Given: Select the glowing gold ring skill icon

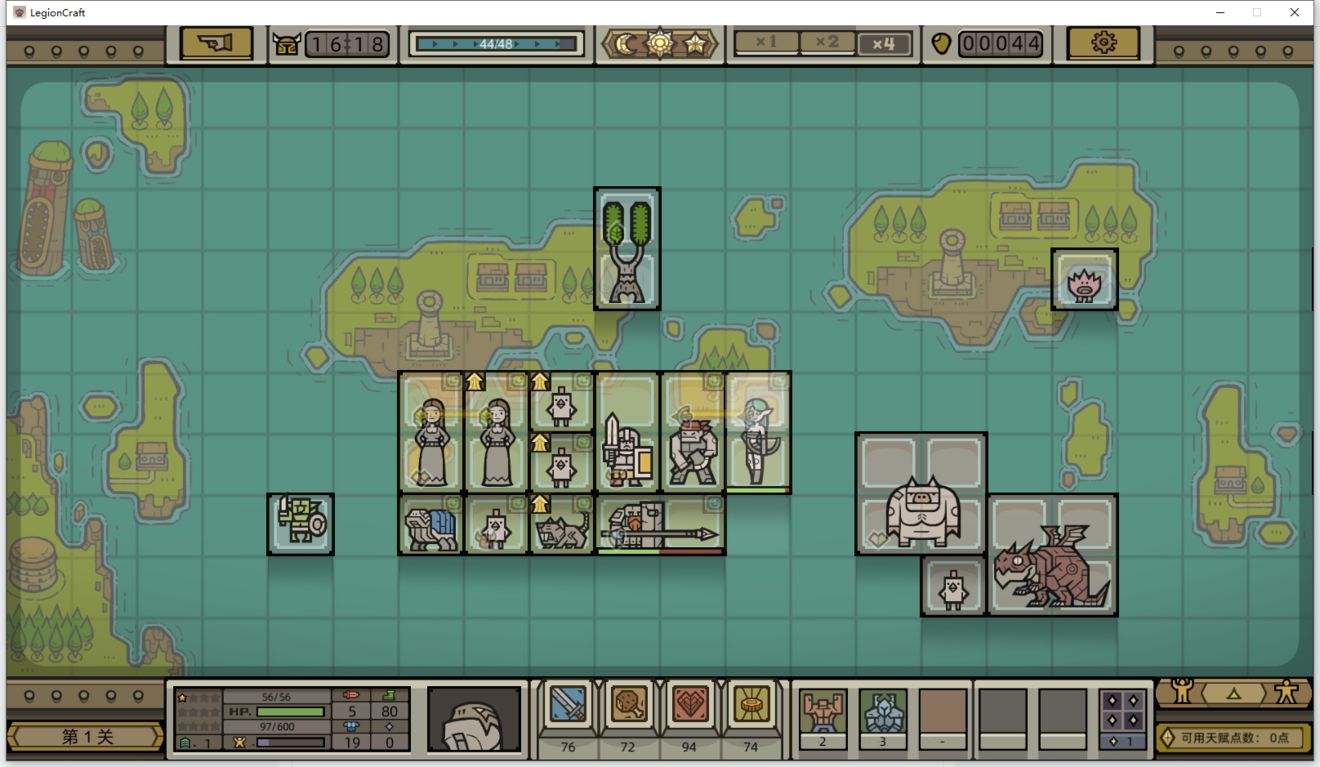Looking at the screenshot, I should pyautogui.click(x=750, y=706).
